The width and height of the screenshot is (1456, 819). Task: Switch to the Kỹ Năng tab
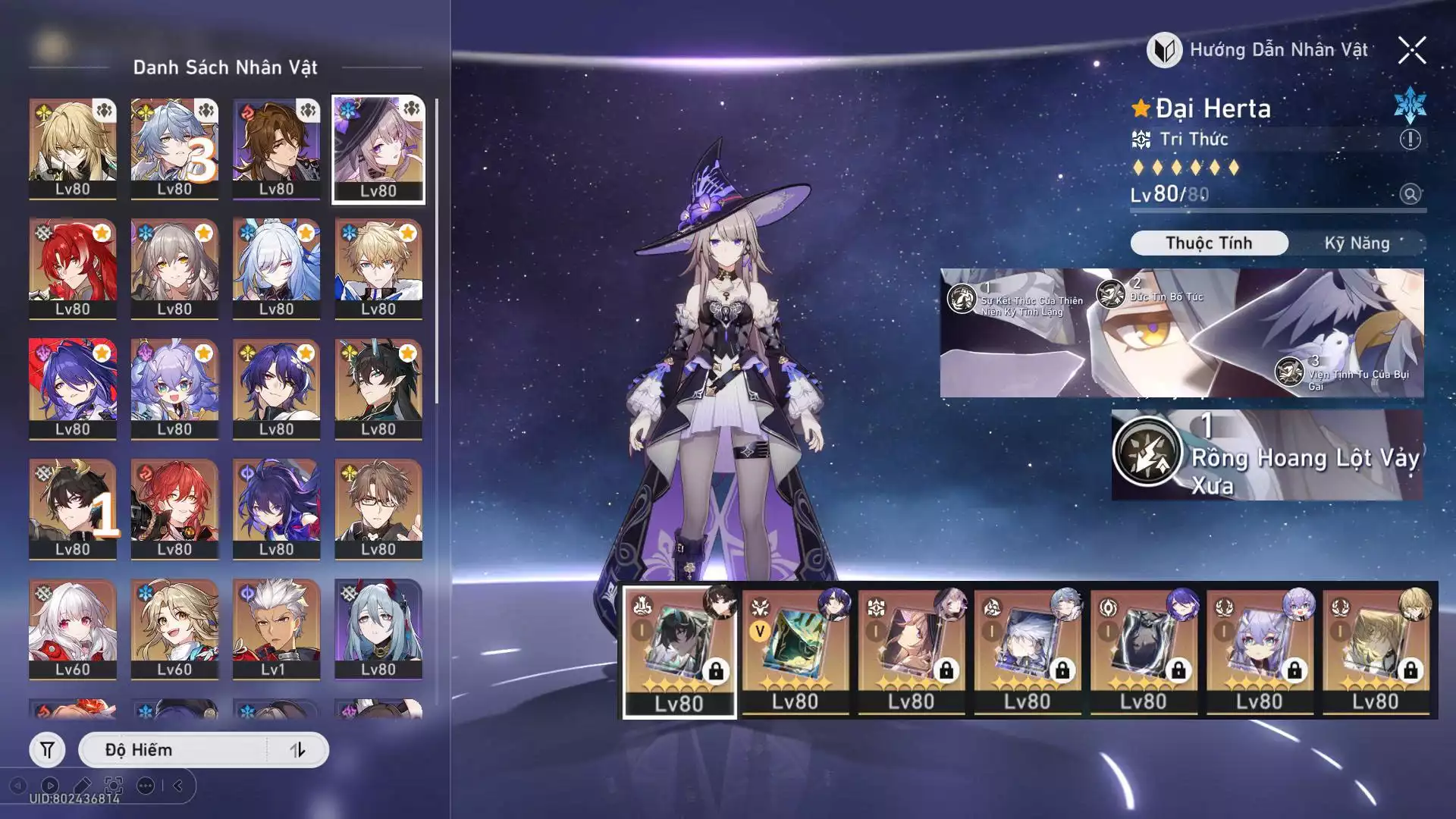(1357, 243)
